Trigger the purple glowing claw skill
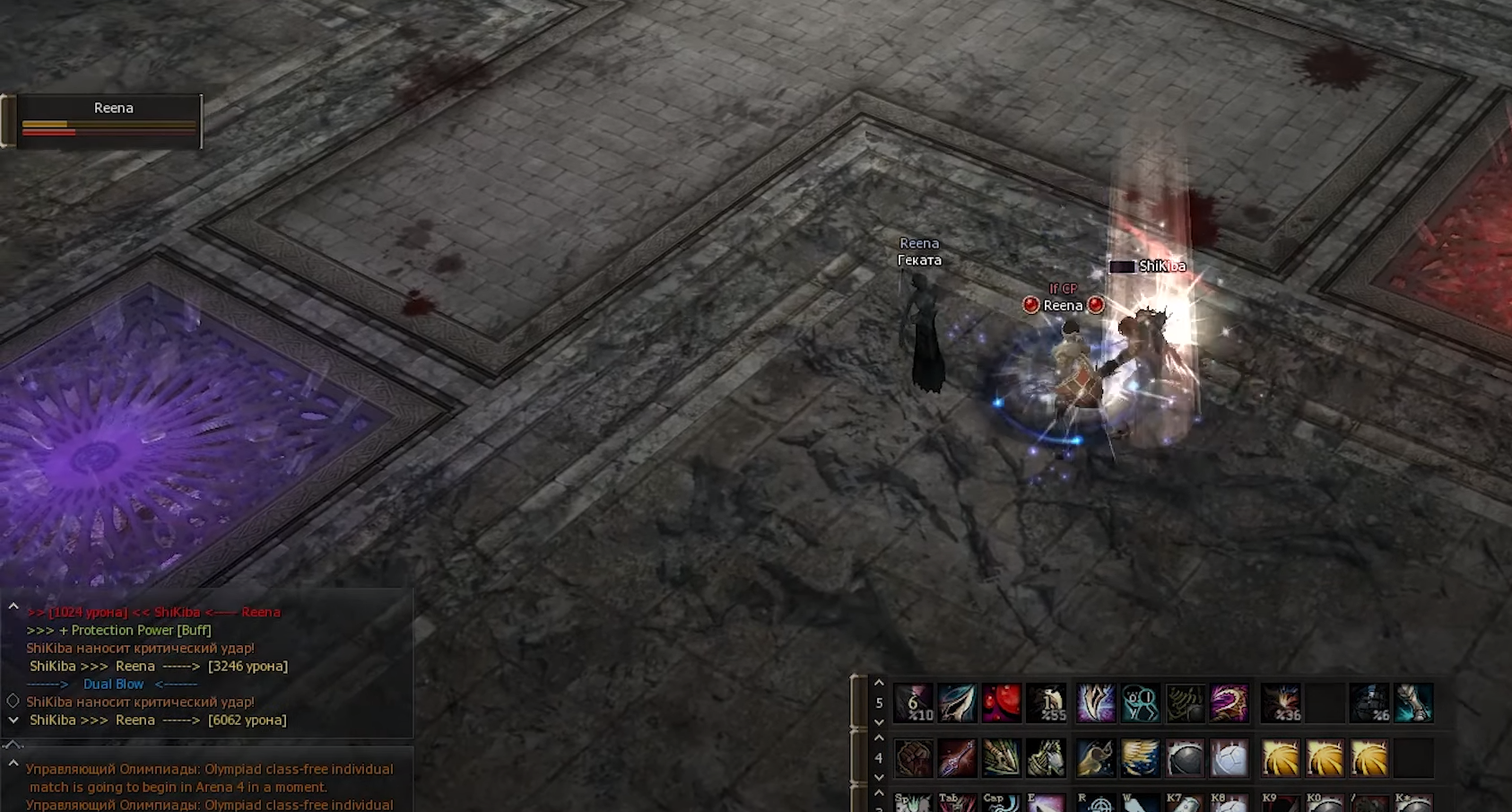This screenshot has height=812, width=1512. (x=1095, y=703)
